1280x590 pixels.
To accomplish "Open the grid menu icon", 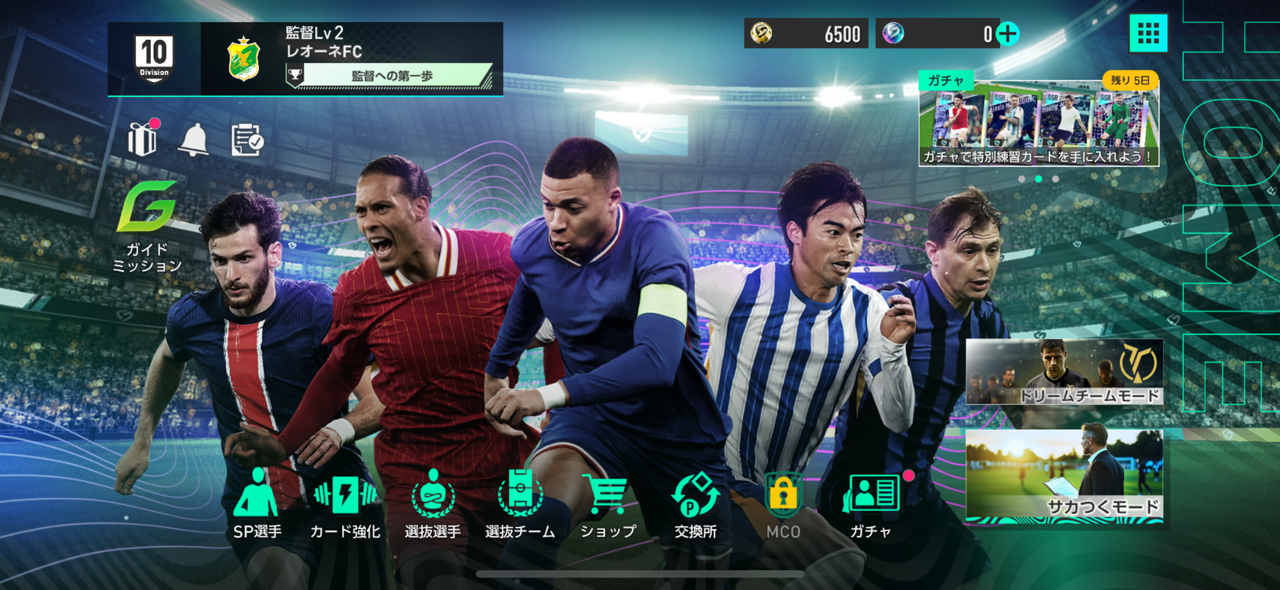I will (x=1148, y=33).
